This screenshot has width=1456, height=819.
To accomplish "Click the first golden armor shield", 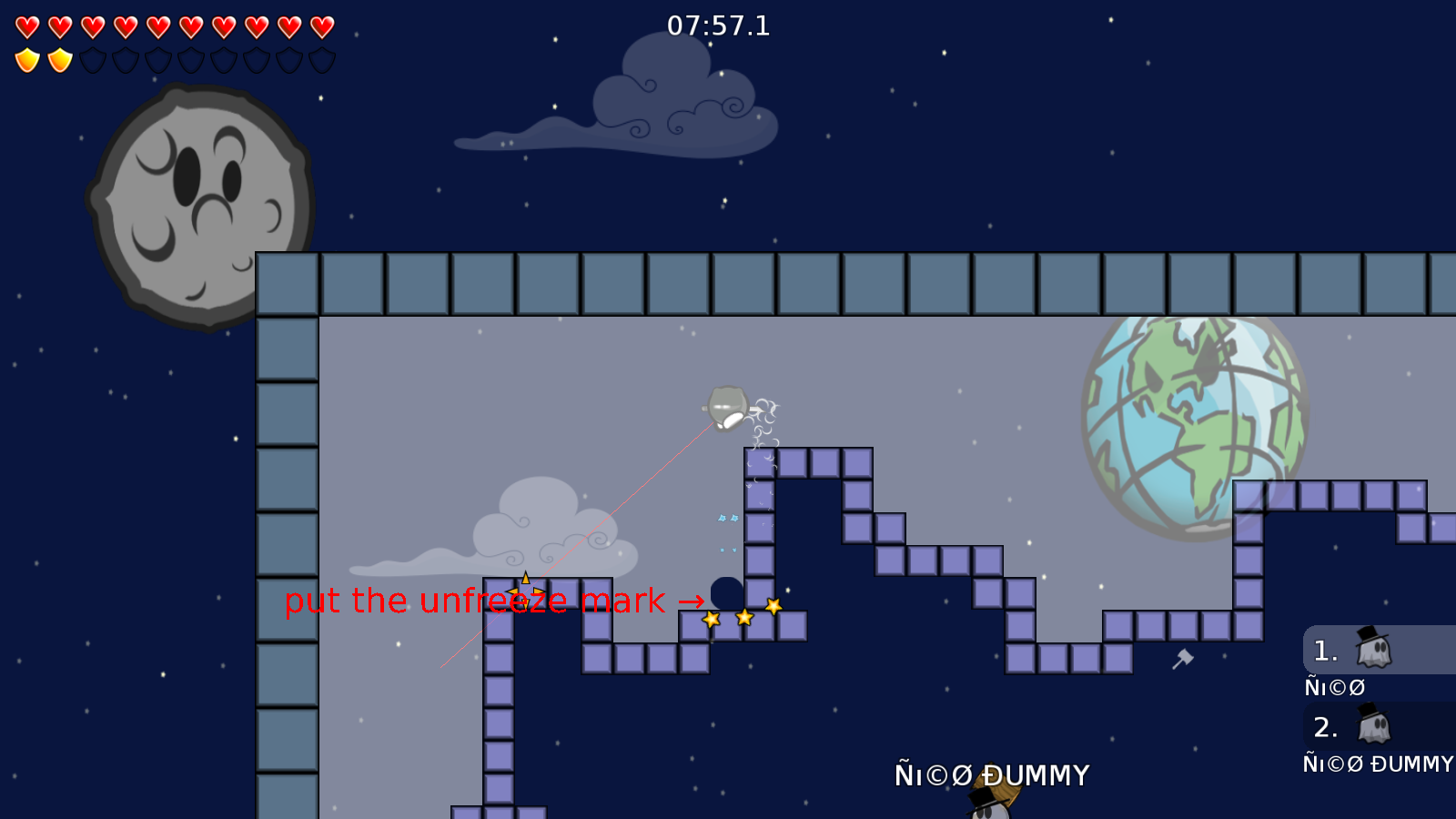I will pos(27,57).
